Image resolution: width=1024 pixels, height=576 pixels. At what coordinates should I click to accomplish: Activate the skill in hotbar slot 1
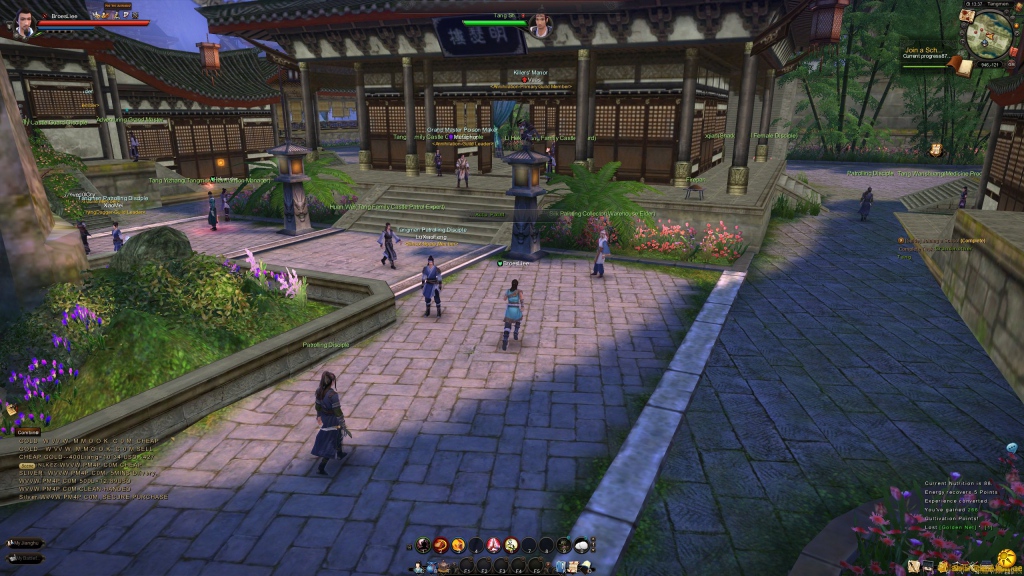424,545
